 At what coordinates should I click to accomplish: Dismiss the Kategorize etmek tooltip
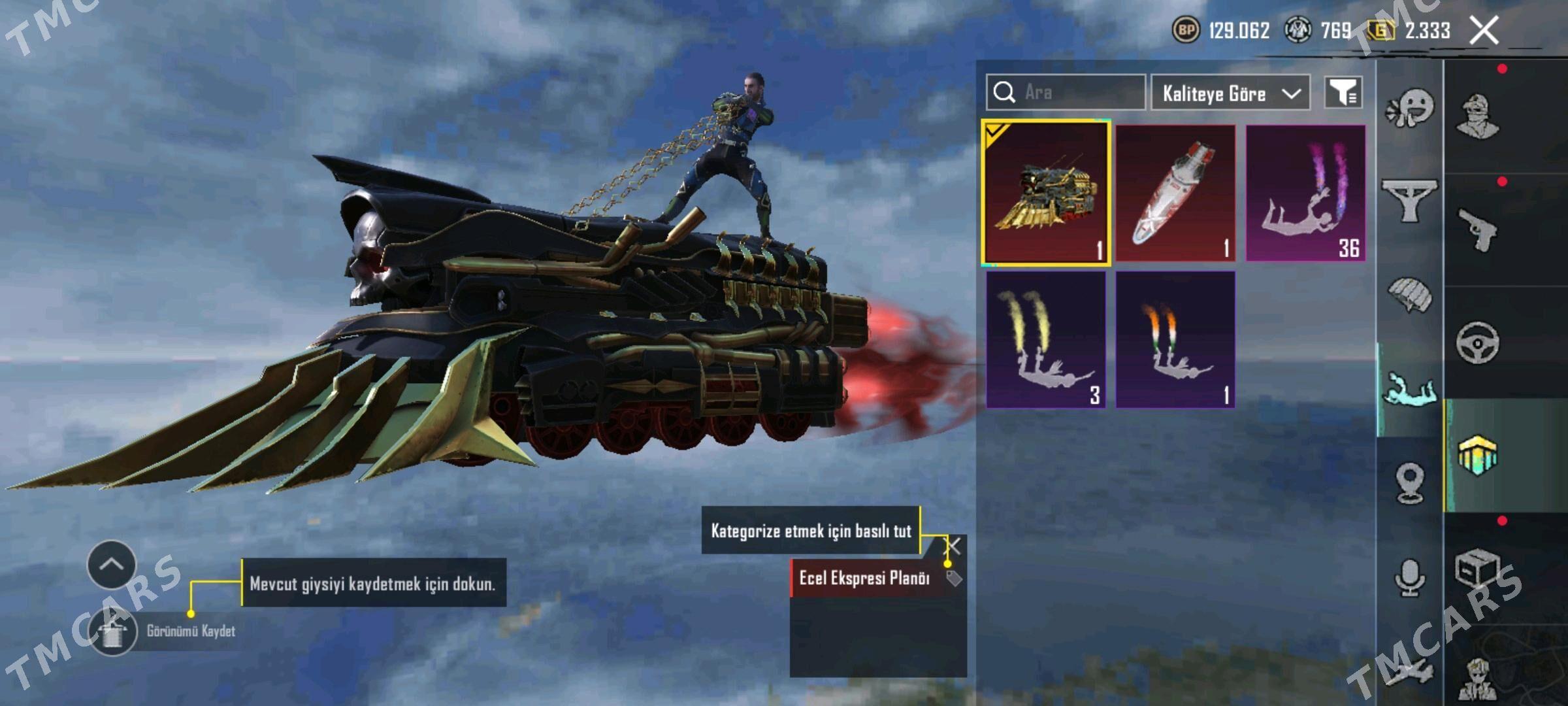point(953,546)
